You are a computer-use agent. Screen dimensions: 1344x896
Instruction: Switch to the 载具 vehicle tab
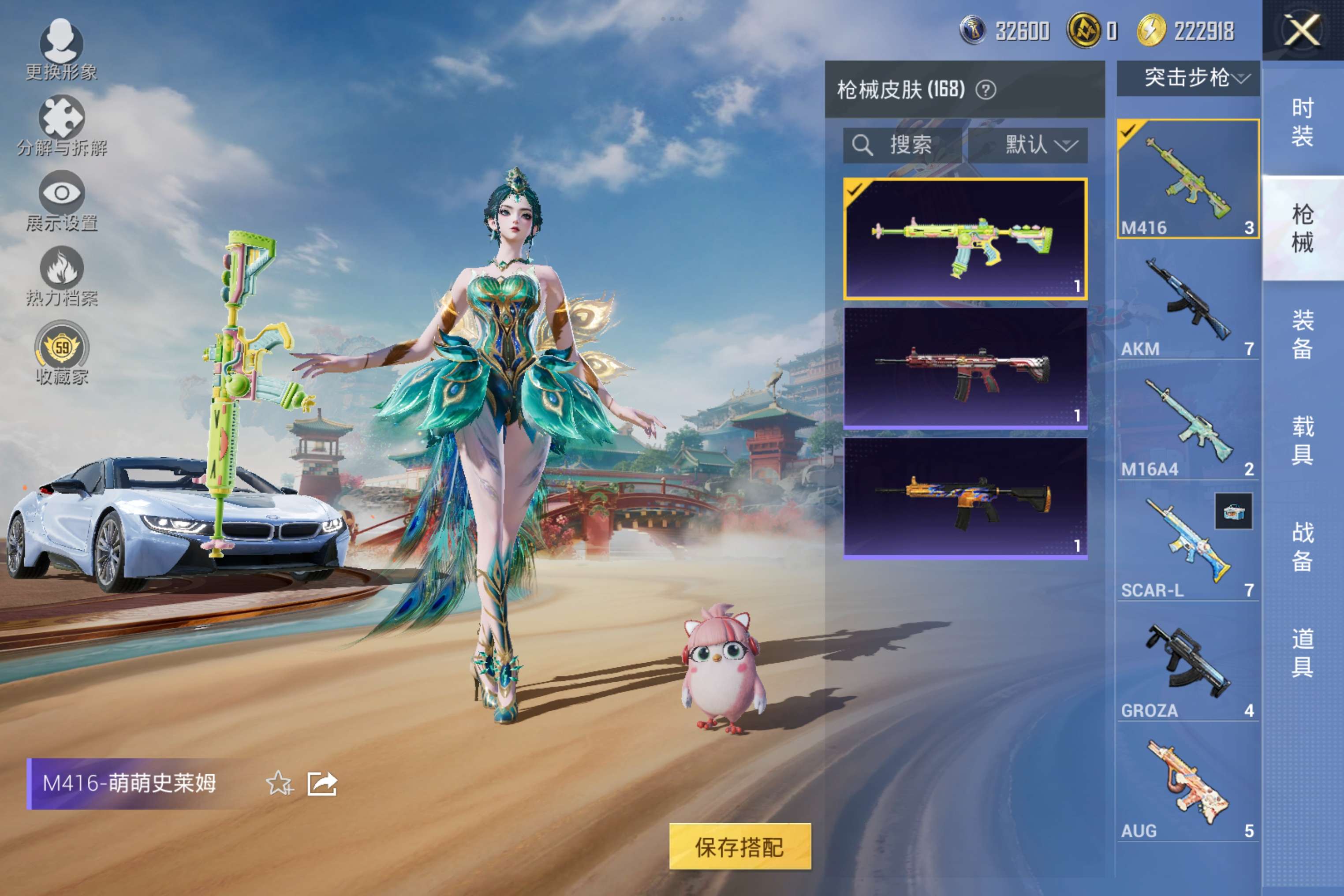tap(1302, 440)
